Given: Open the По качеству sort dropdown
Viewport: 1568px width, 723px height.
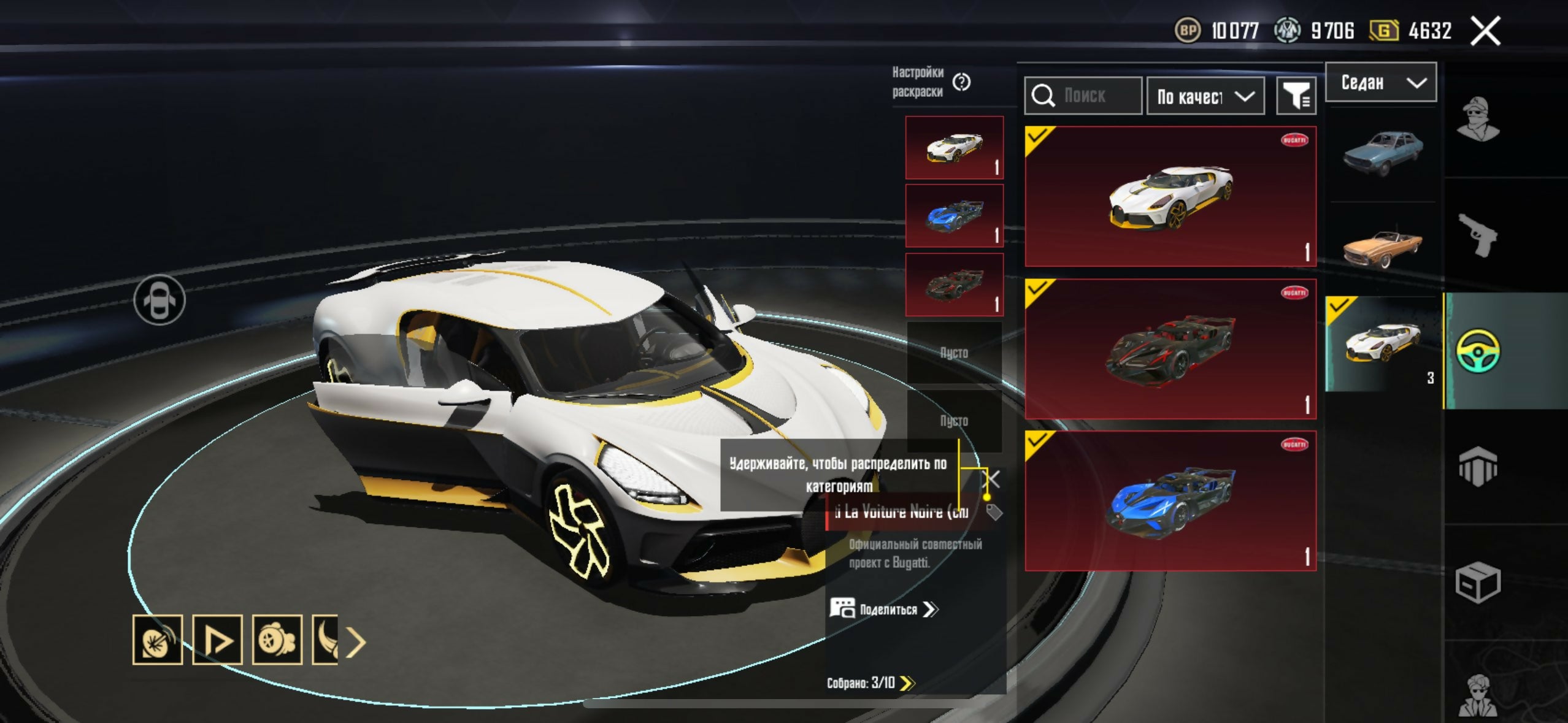Looking at the screenshot, I should (x=1205, y=96).
